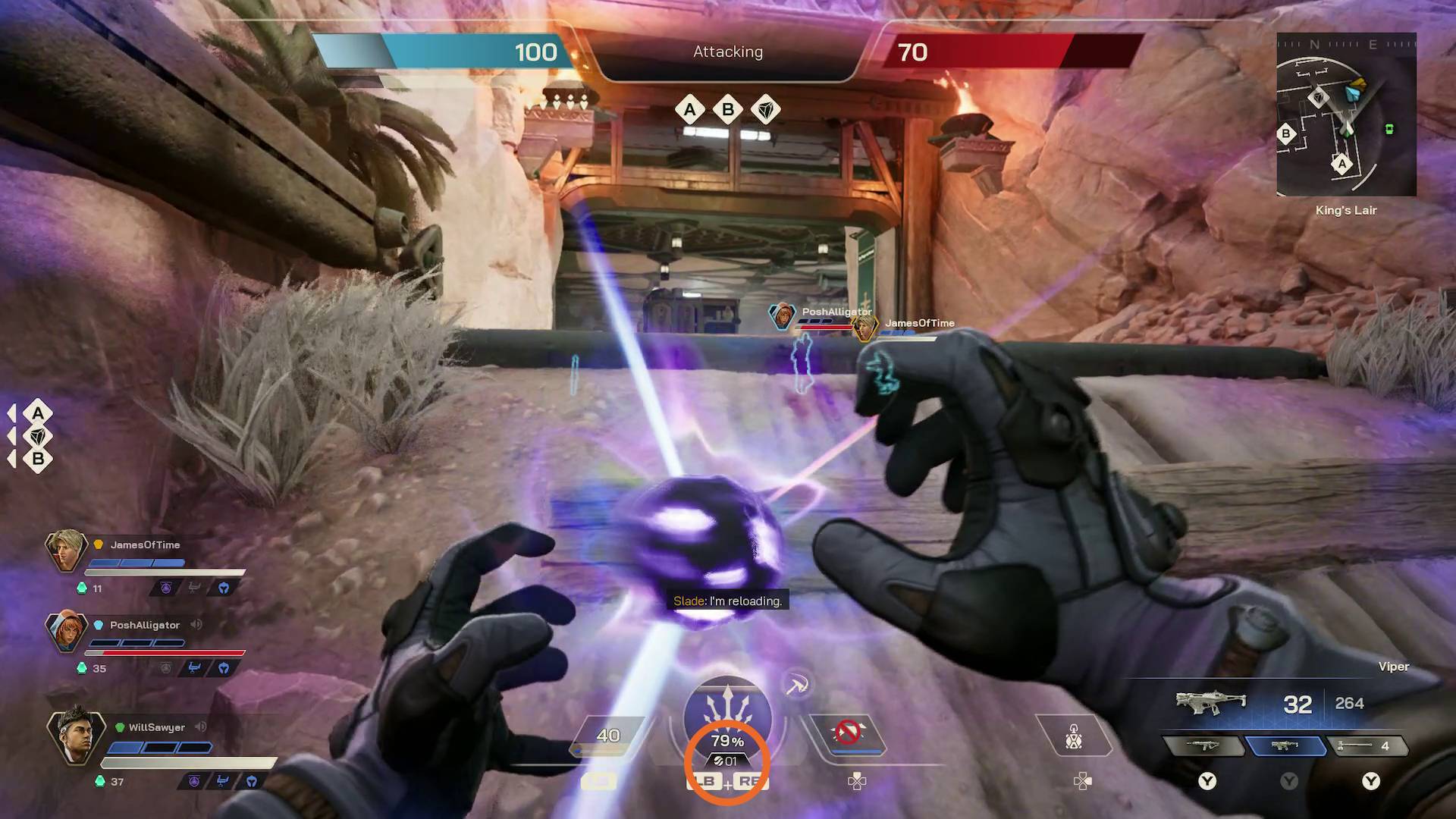Activate the trident ultimate ability icon
1456x819 pixels.
coord(726,702)
